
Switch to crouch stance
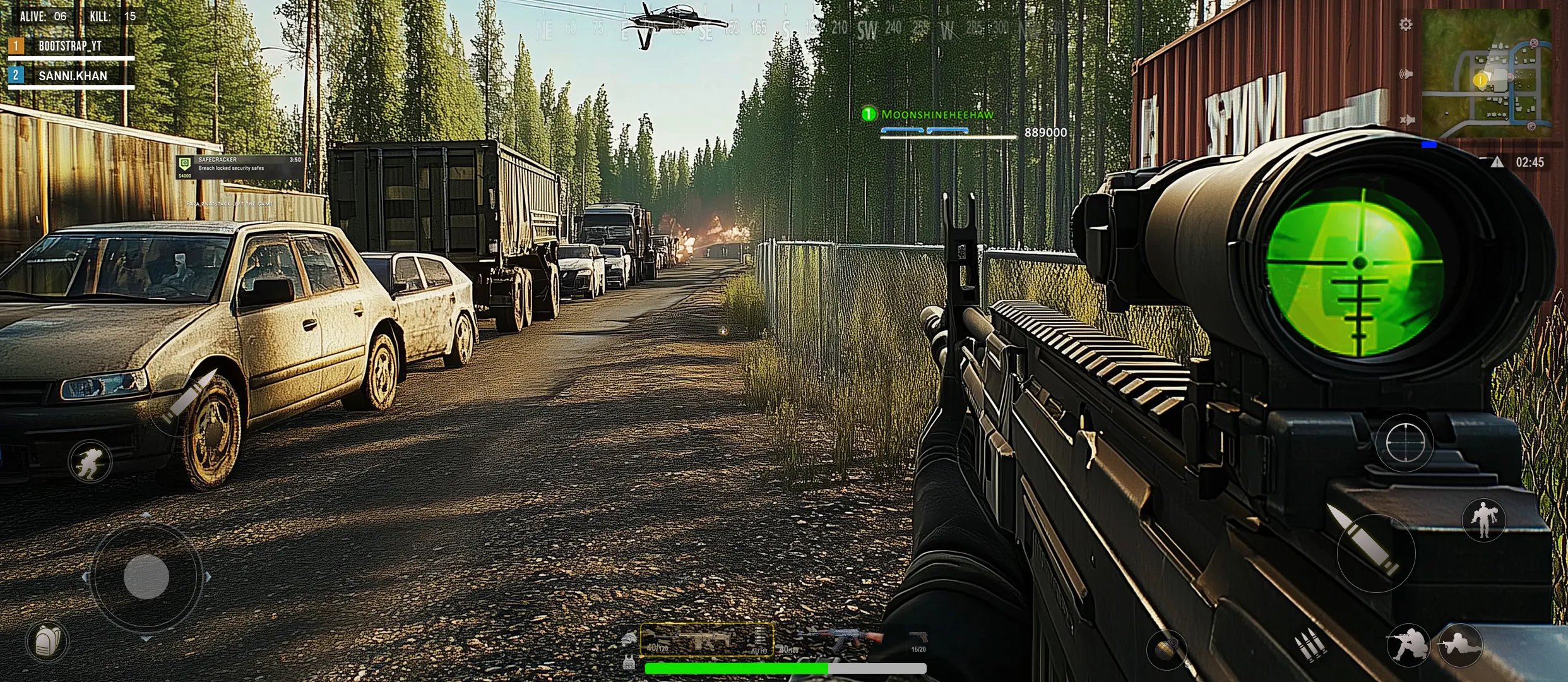pyautogui.click(x=1407, y=645)
